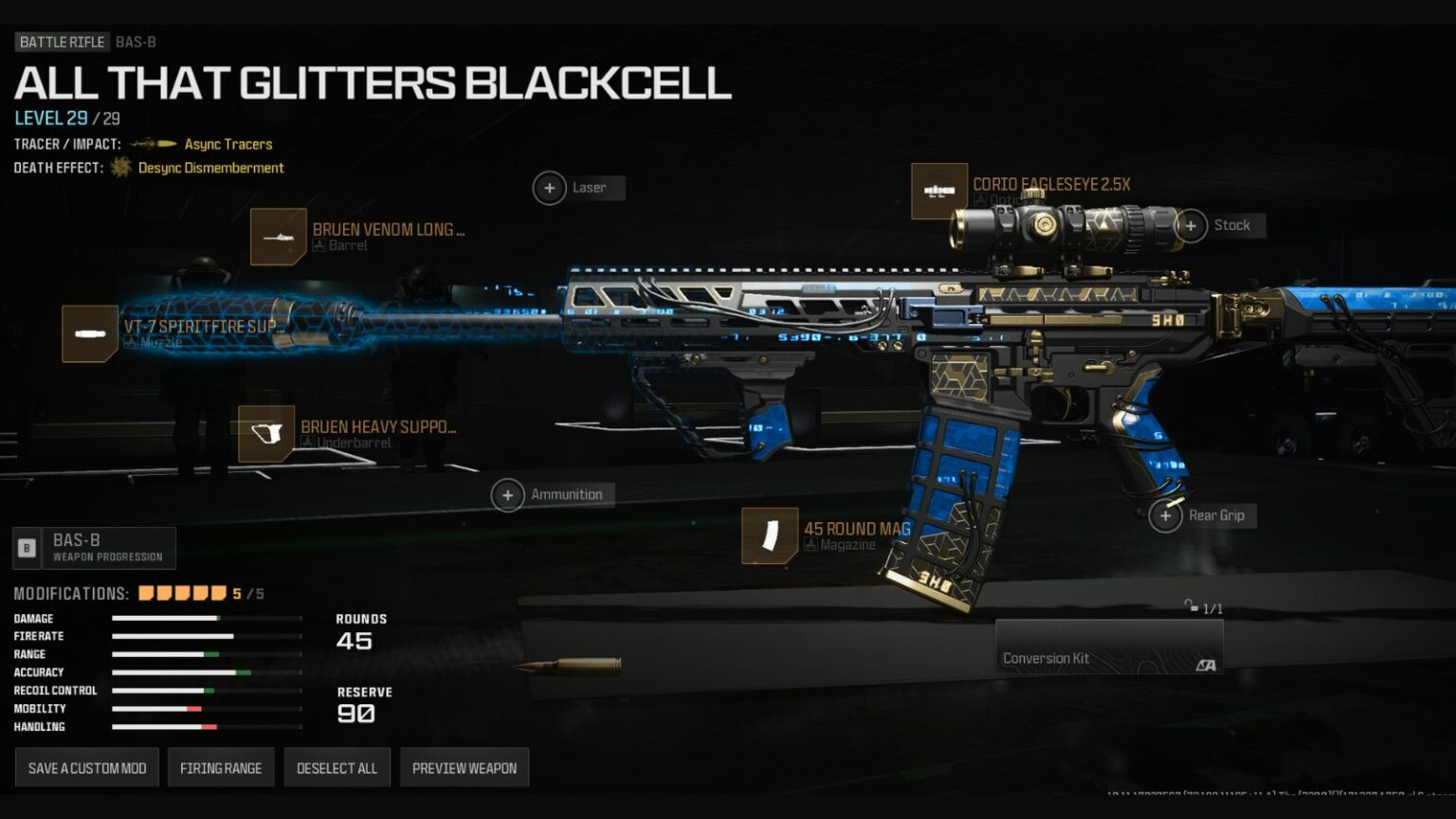
Task: Select the VT-7 Spiritfire Suppressor muzzle icon
Action: (x=90, y=333)
